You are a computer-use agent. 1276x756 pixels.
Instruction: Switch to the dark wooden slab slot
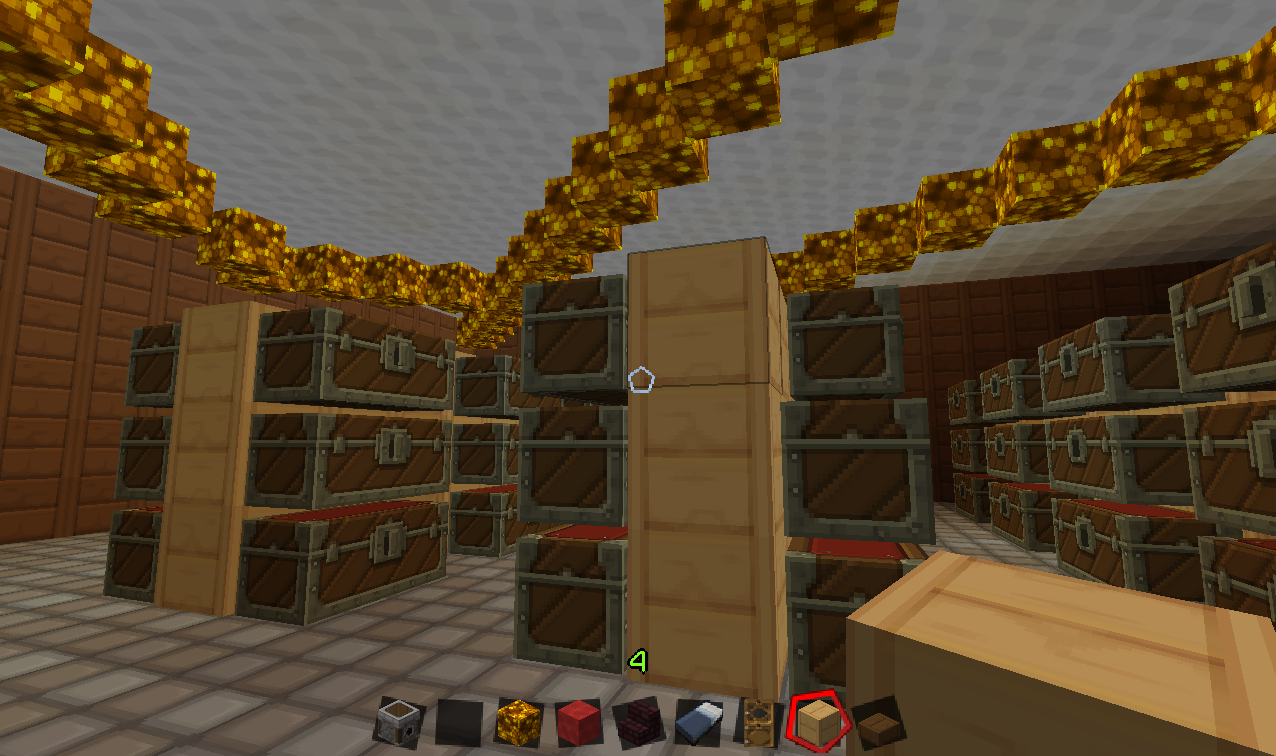(878, 721)
